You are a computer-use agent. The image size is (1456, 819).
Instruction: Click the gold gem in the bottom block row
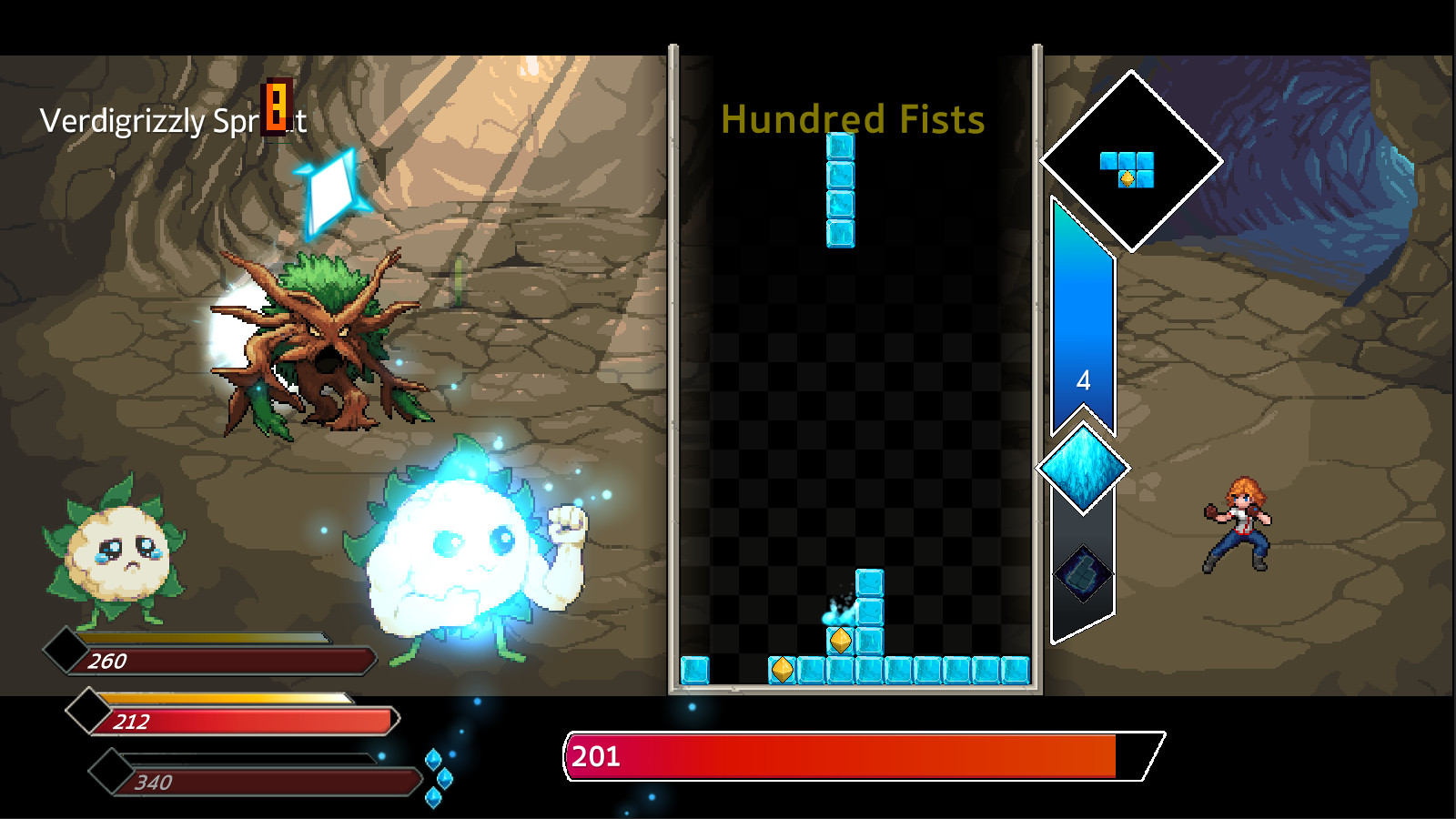click(783, 671)
